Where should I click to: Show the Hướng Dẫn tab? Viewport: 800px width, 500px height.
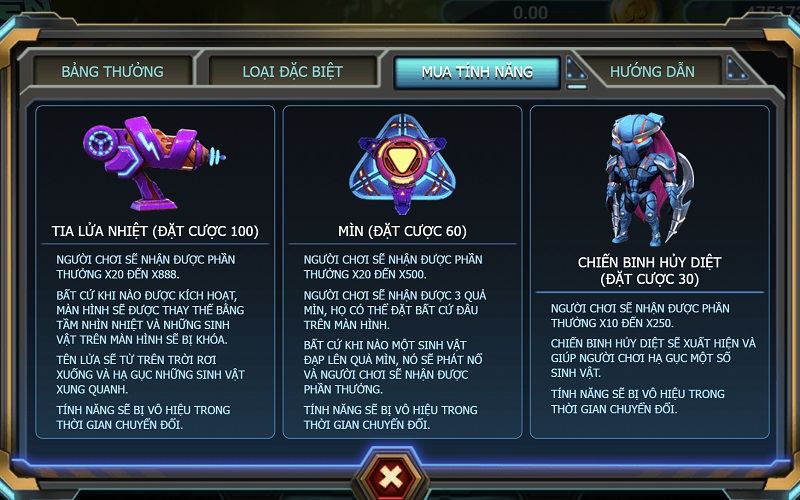click(x=652, y=72)
